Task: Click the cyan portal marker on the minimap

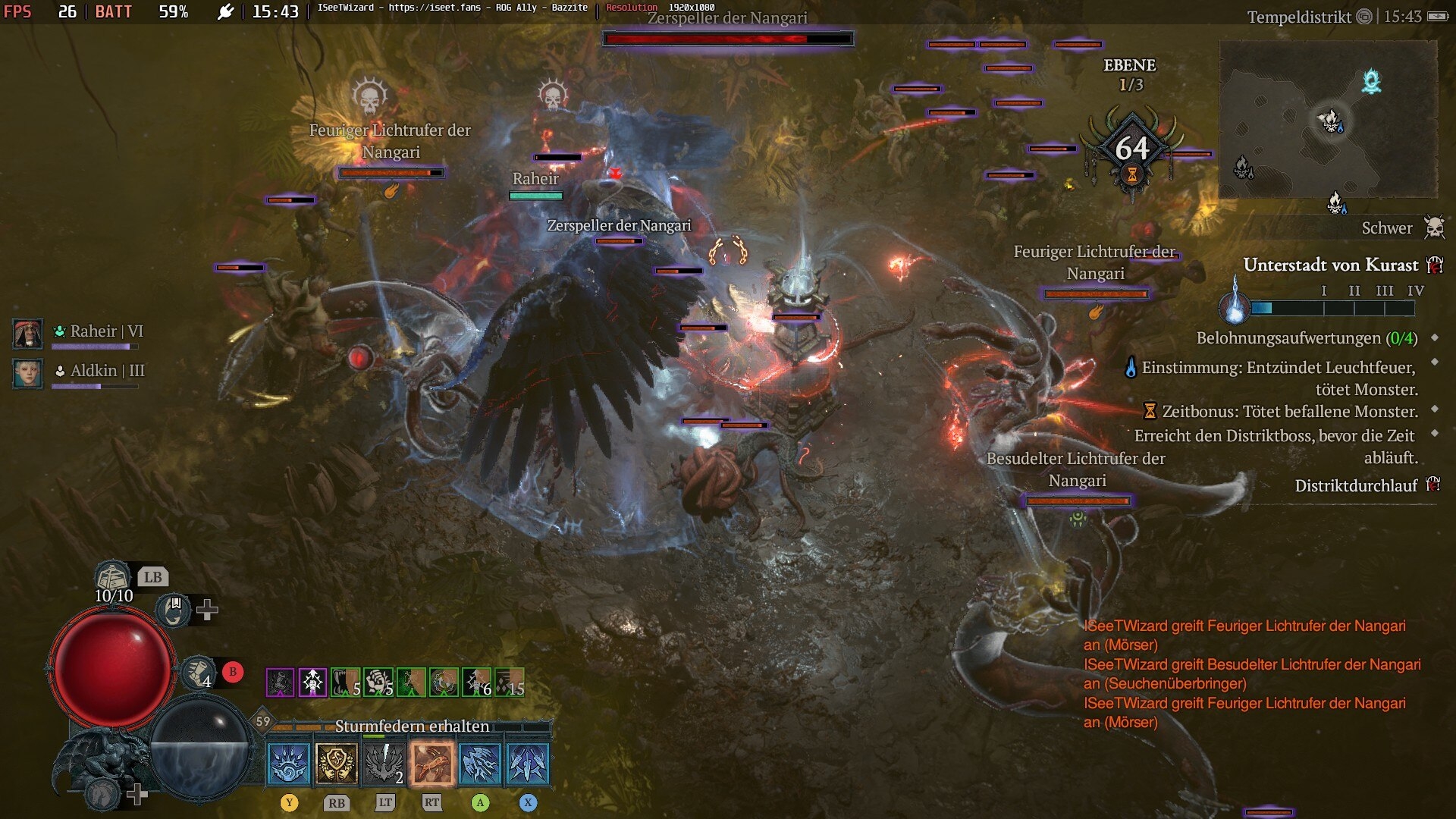Action: tap(1371, 80)
